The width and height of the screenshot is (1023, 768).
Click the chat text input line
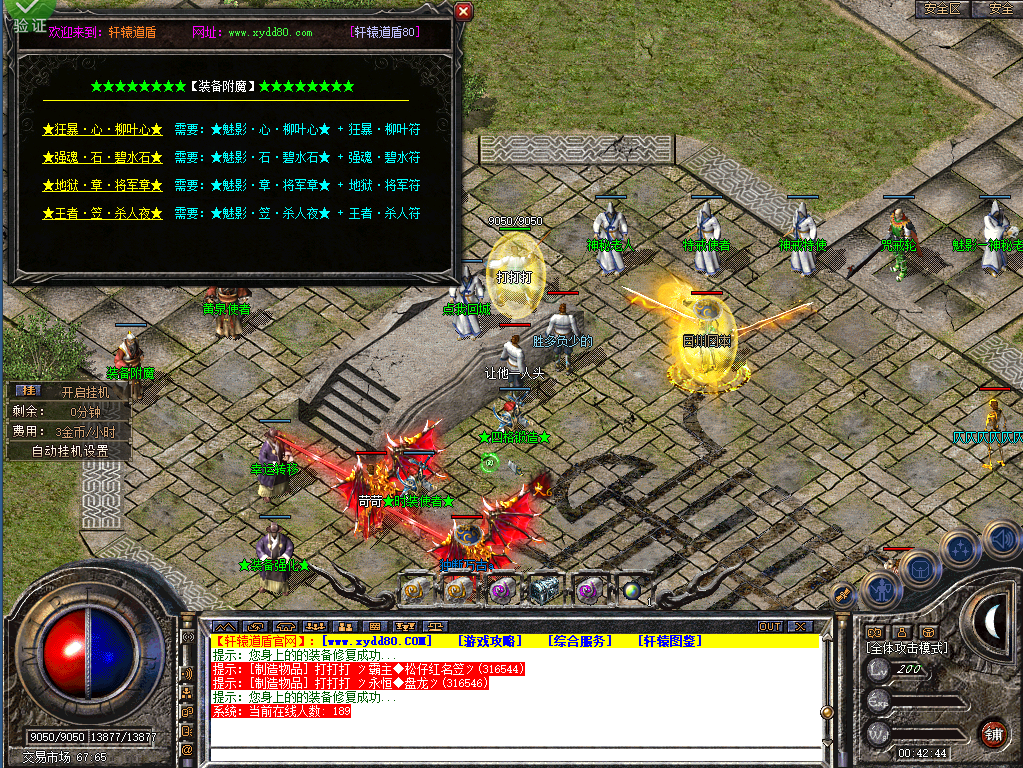(x=510, y=753)
